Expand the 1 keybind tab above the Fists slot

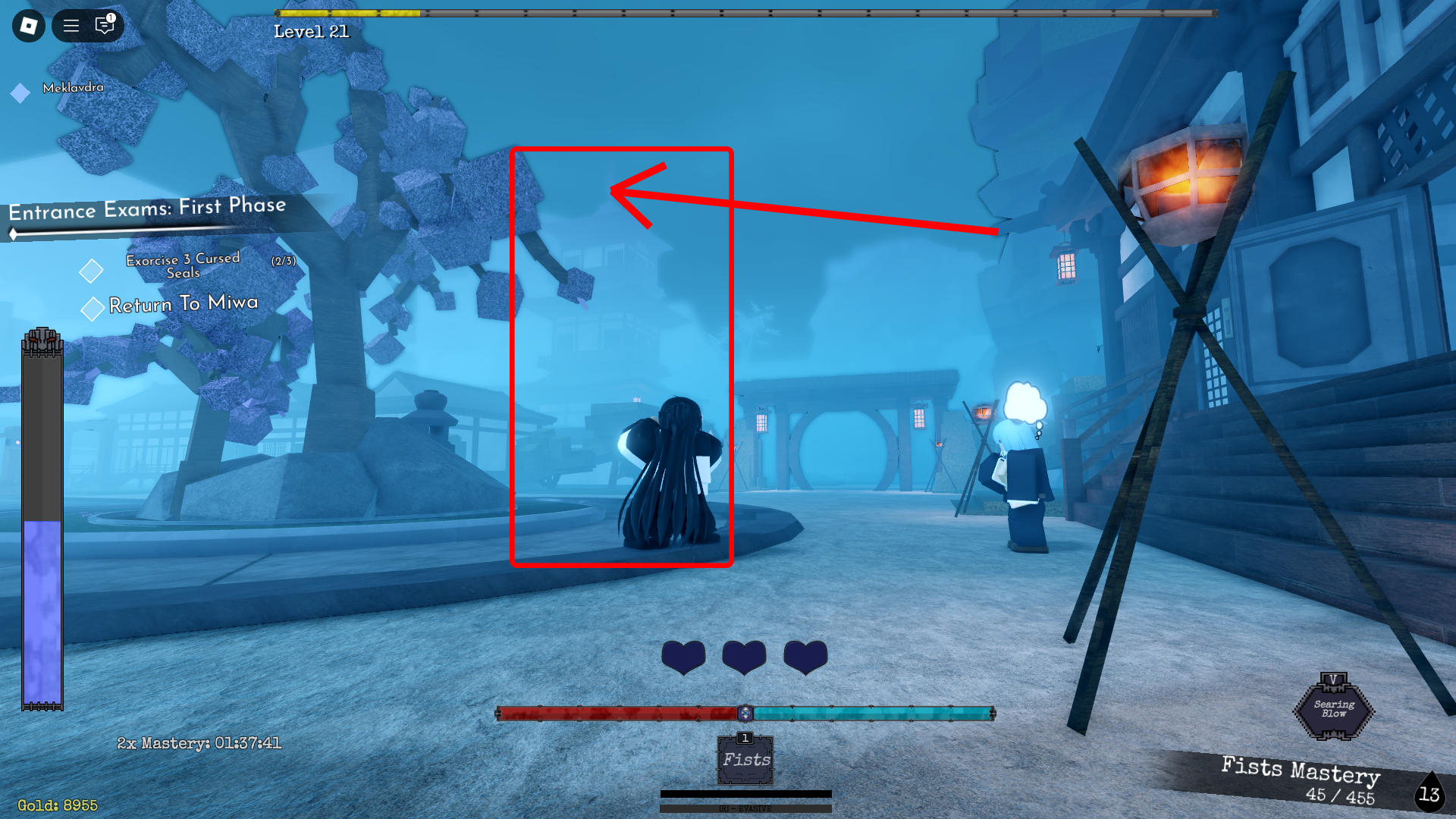745,737
